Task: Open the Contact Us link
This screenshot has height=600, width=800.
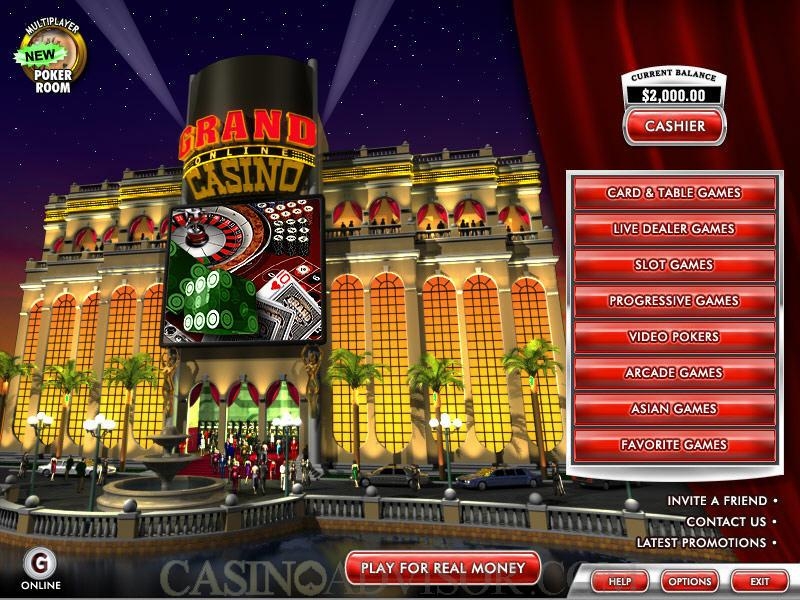Action: (x=726, y=521)
